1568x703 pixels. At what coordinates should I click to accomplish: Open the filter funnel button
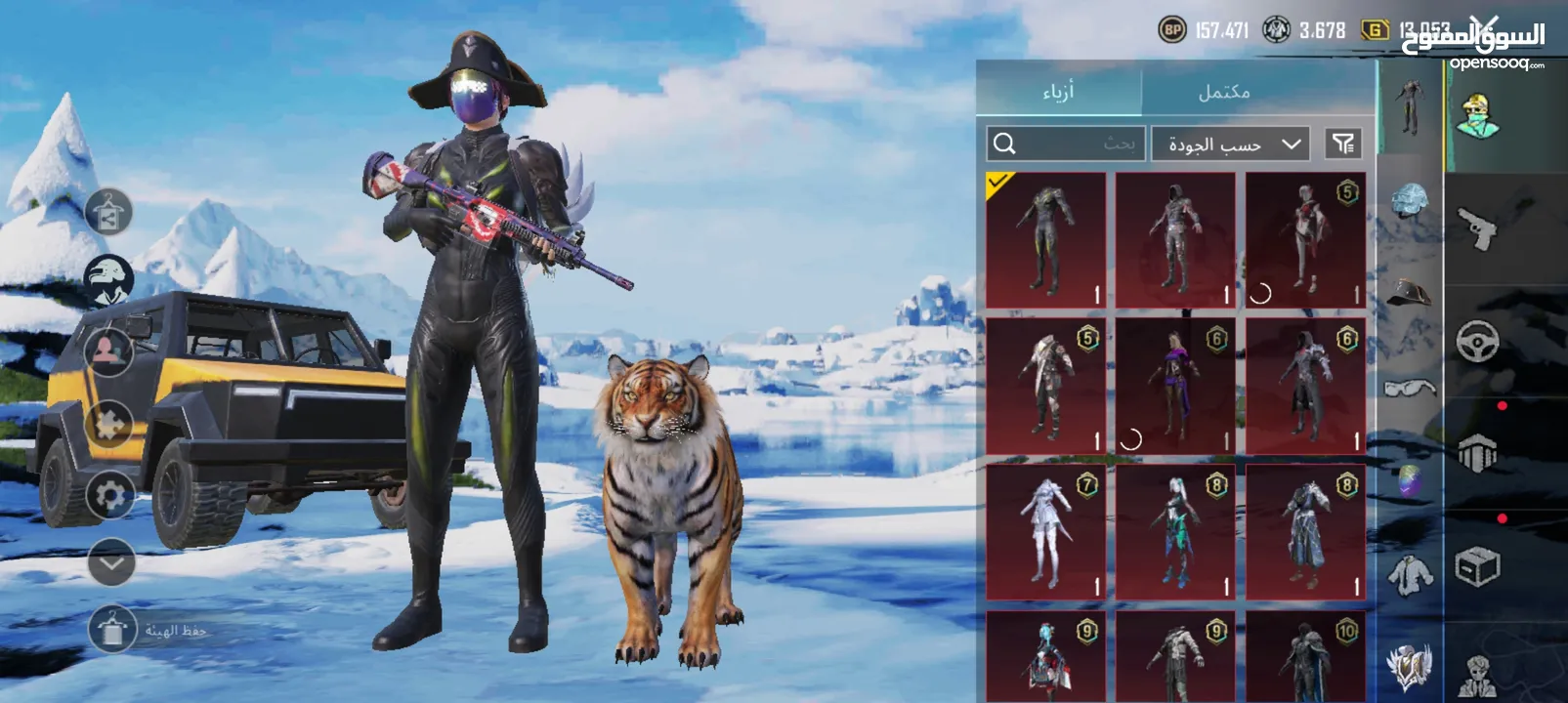click(1343, 145)
